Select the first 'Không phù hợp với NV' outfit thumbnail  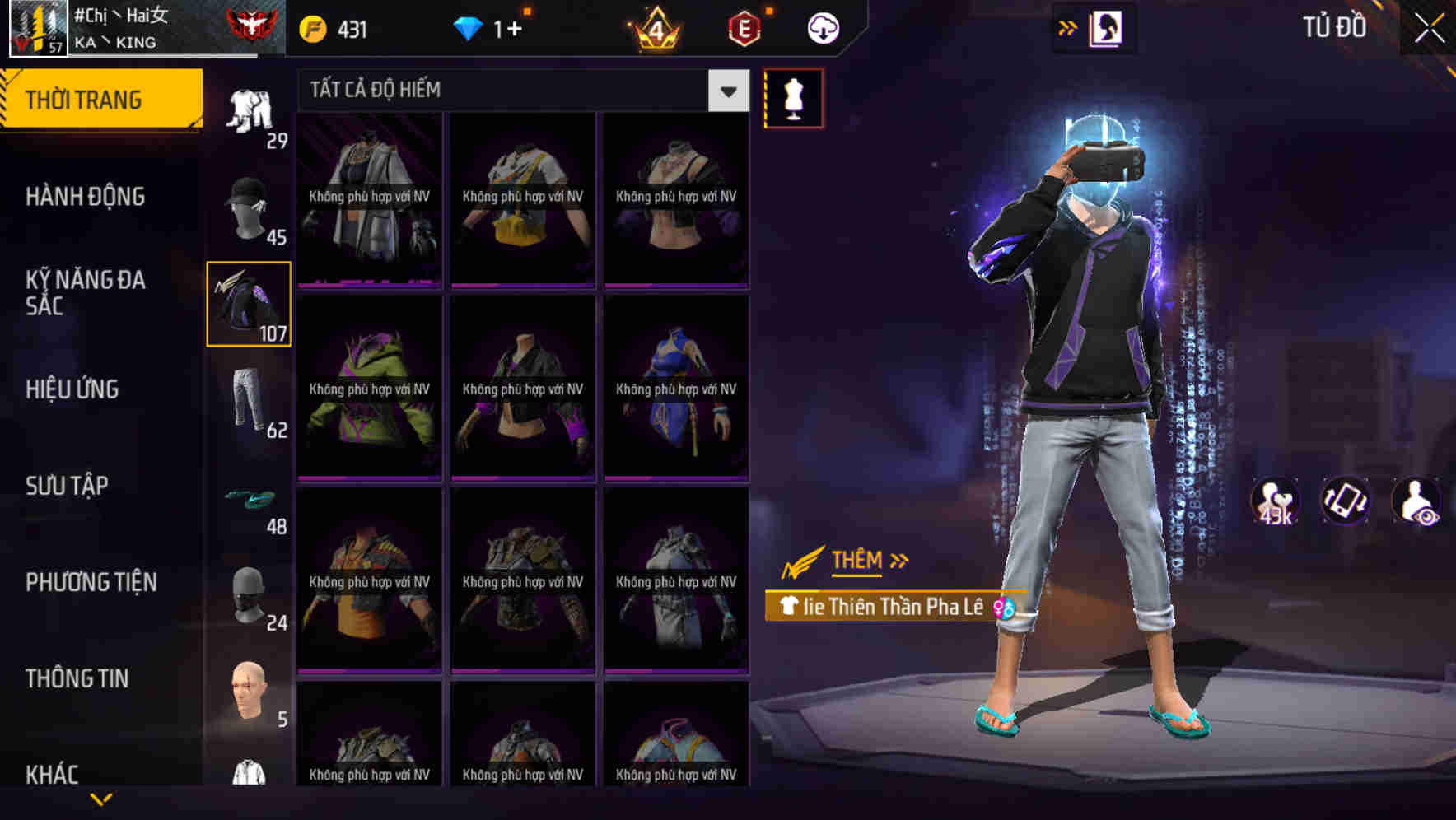[x=369, y=198]
